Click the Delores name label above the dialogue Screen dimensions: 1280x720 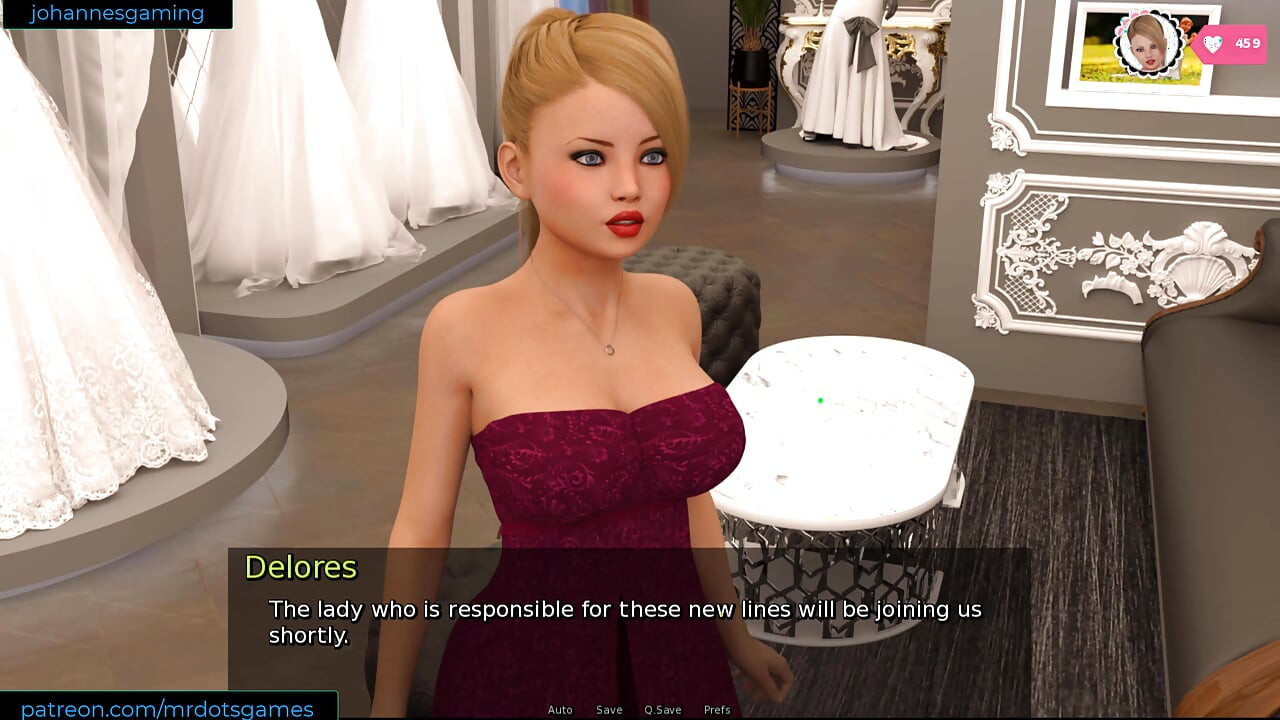tap(301, 567)
